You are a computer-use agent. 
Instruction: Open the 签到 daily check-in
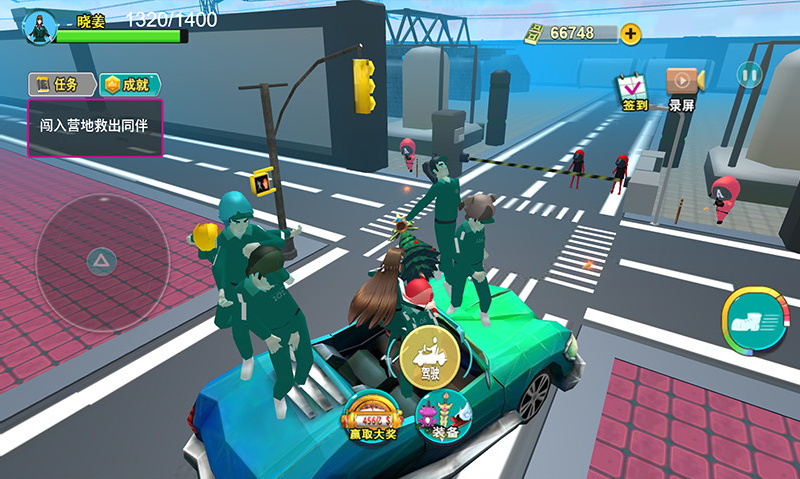point(635,90)
